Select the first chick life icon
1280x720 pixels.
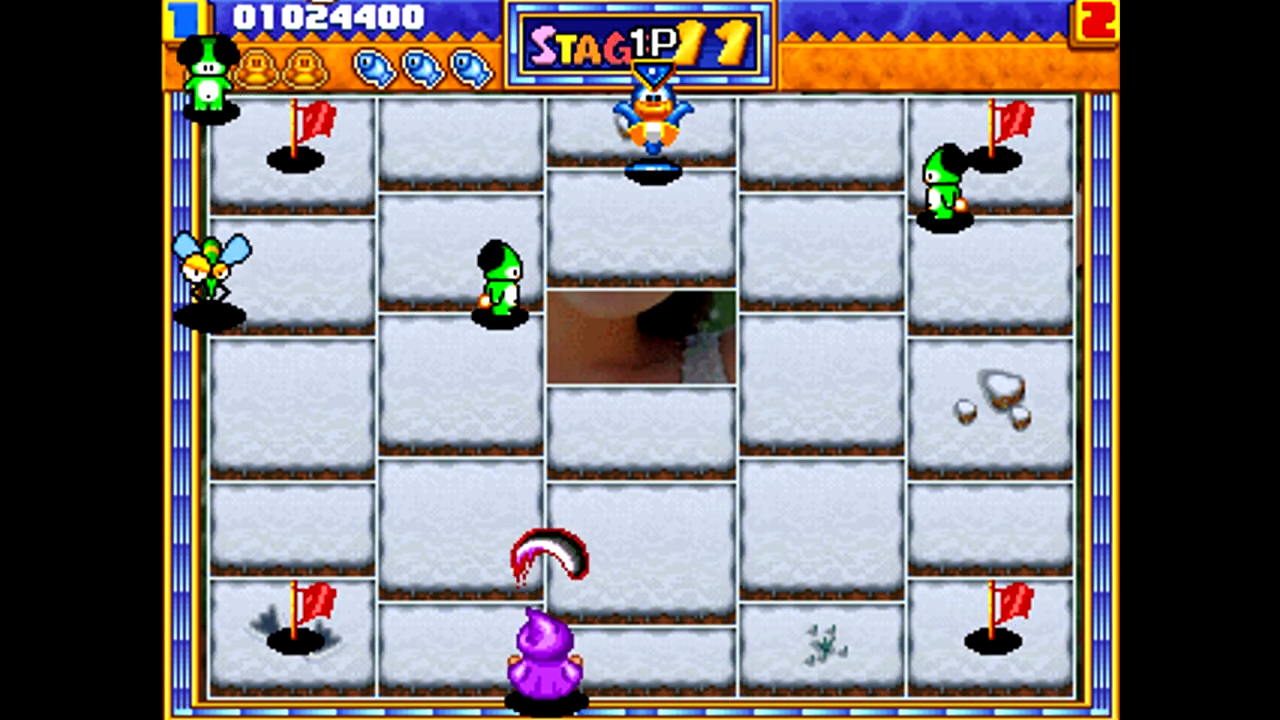tap(258, 68)
